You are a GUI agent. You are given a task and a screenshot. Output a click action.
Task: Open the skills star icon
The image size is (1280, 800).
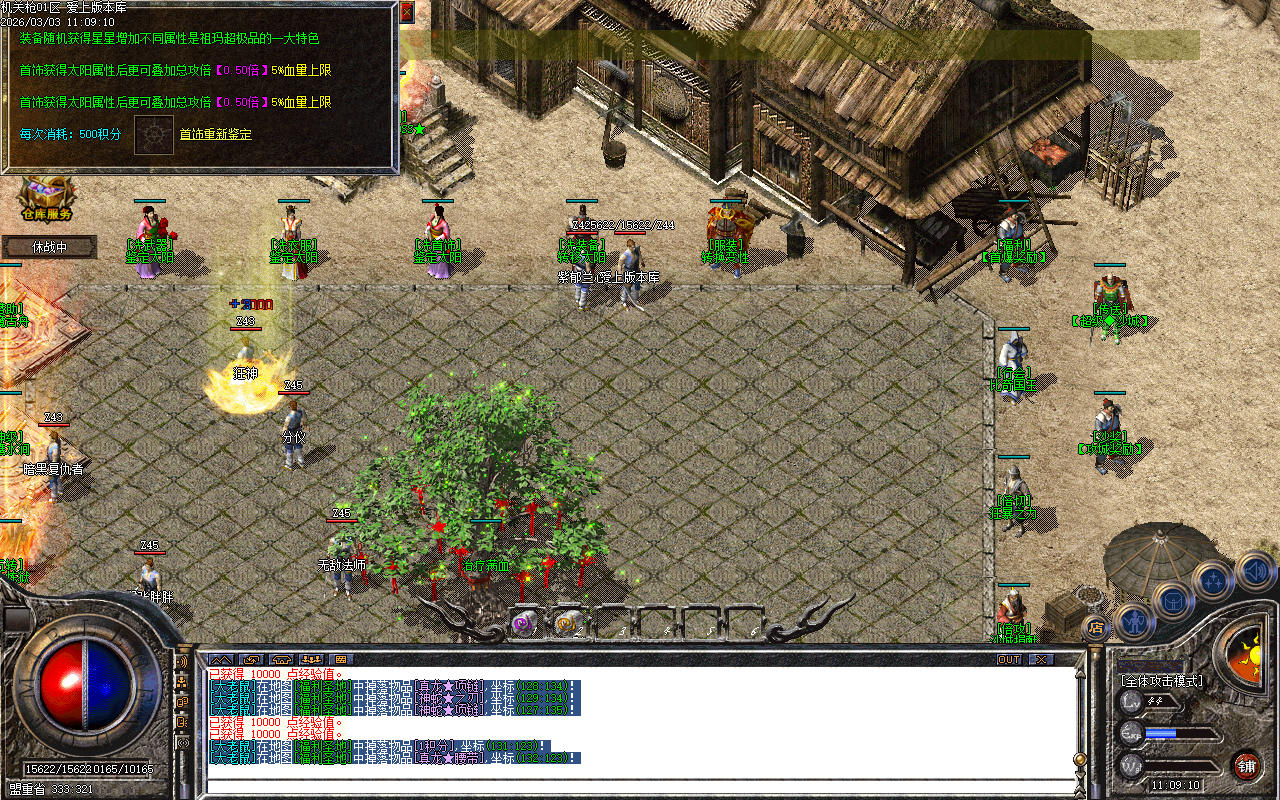pyautogui.click(x=1213, y=580)
